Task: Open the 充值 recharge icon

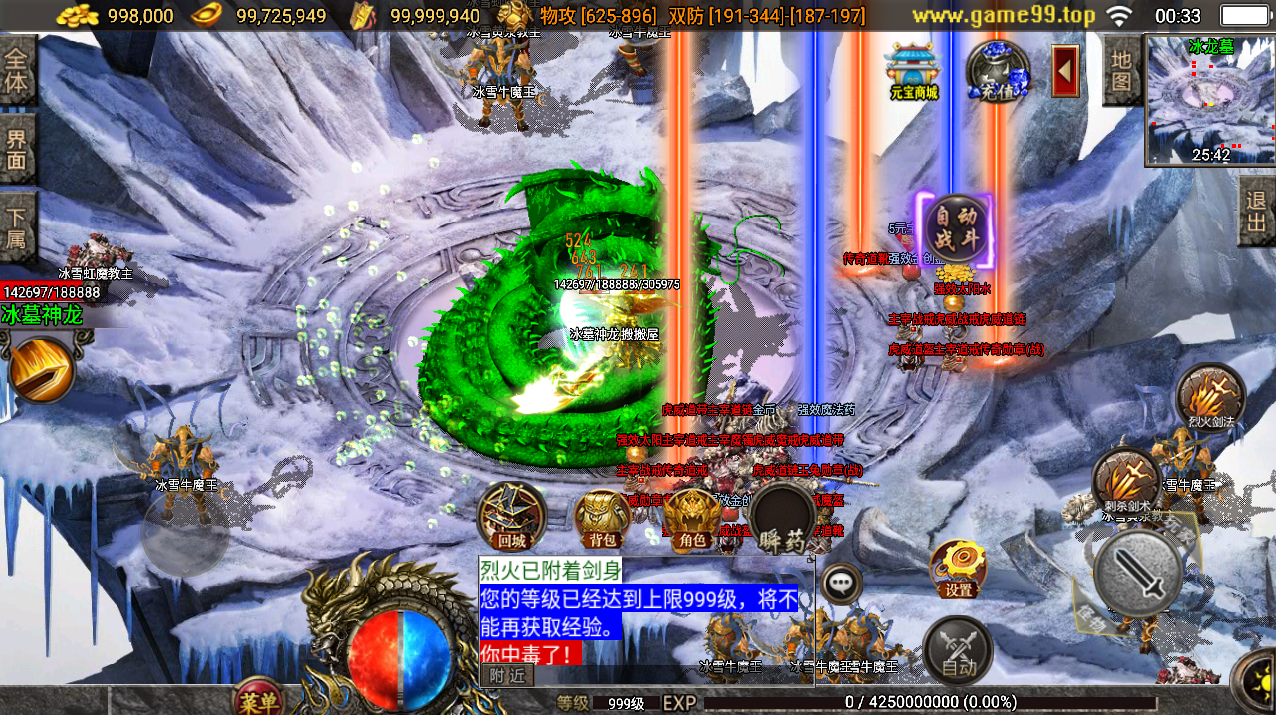Action: click(998, 70)
